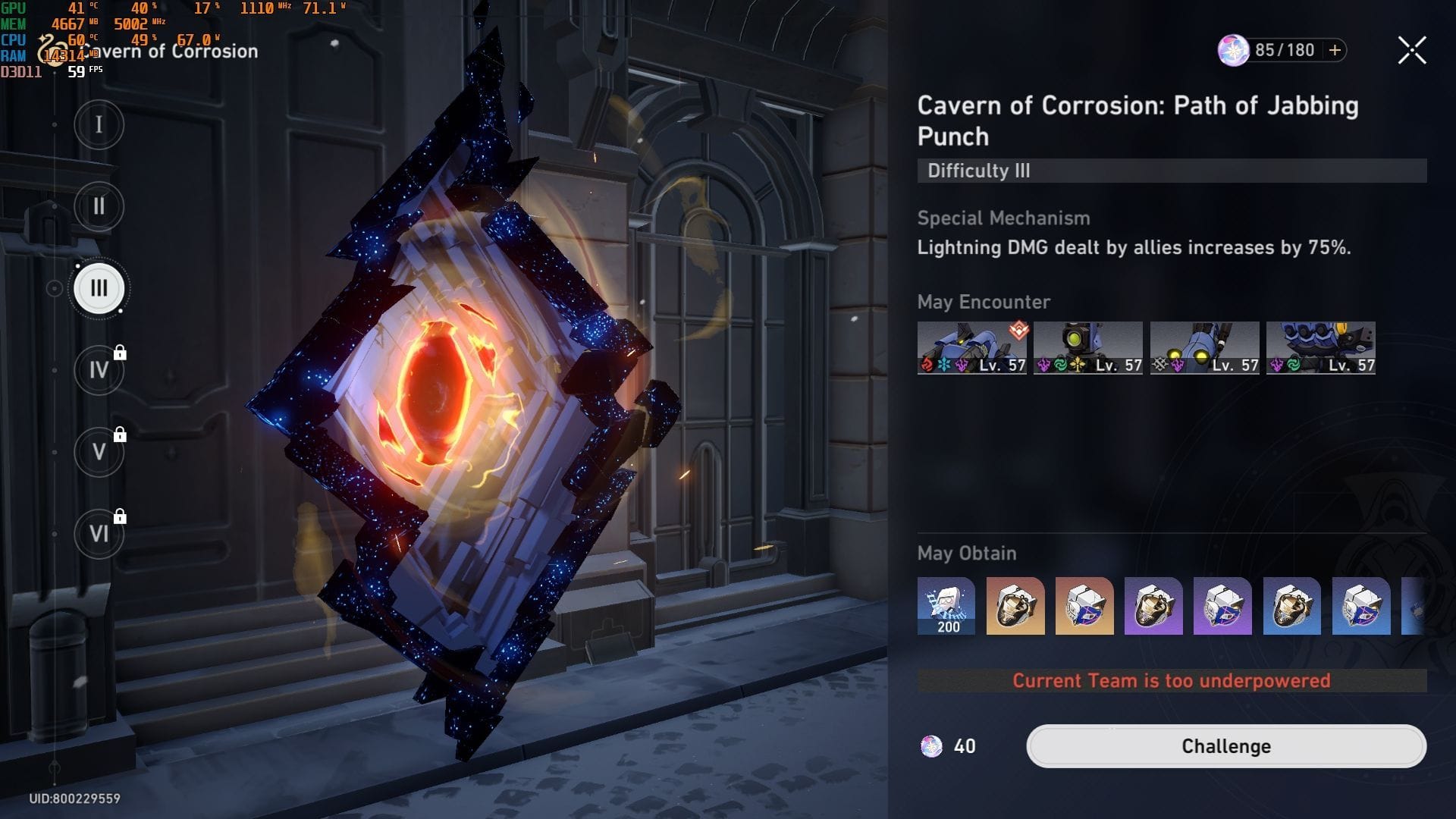Click the elite badge on first enemy card
Viewport: 1456px width, 819px height.
click(1018, 329)
